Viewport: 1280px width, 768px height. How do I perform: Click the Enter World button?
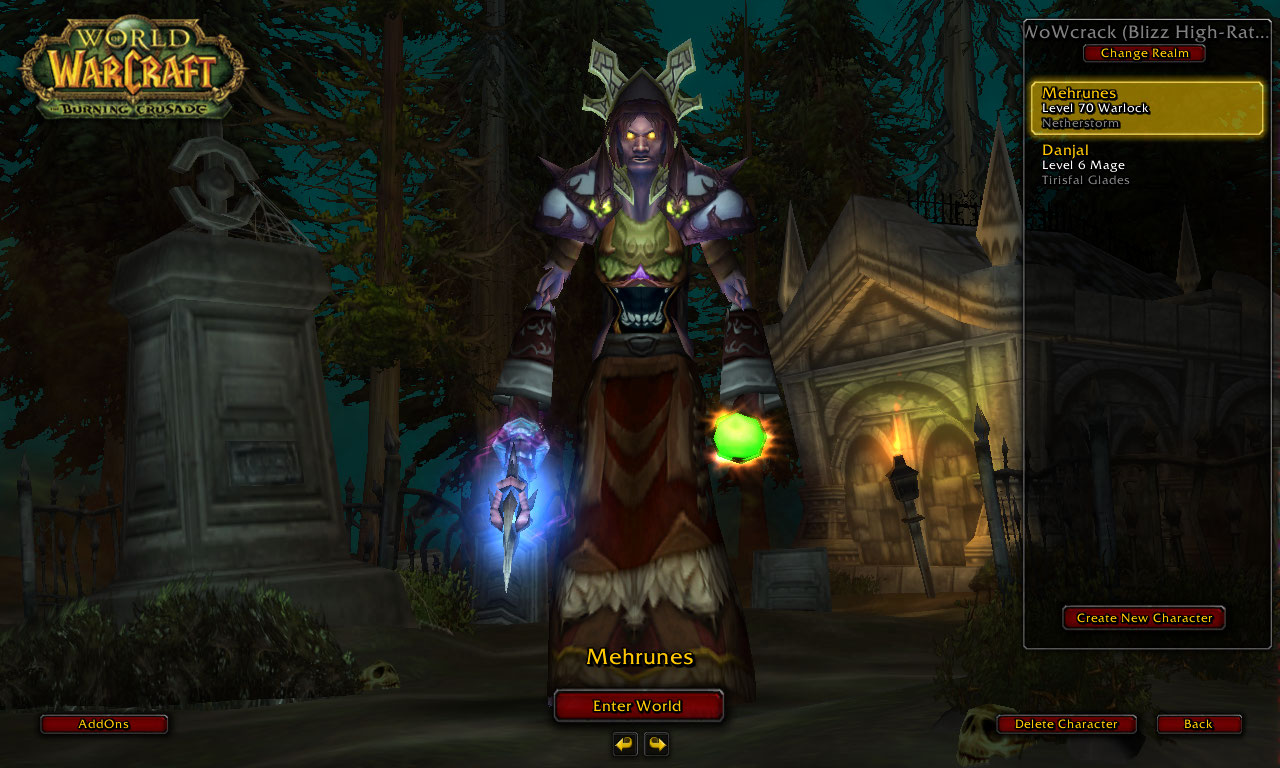click(638, 706)
